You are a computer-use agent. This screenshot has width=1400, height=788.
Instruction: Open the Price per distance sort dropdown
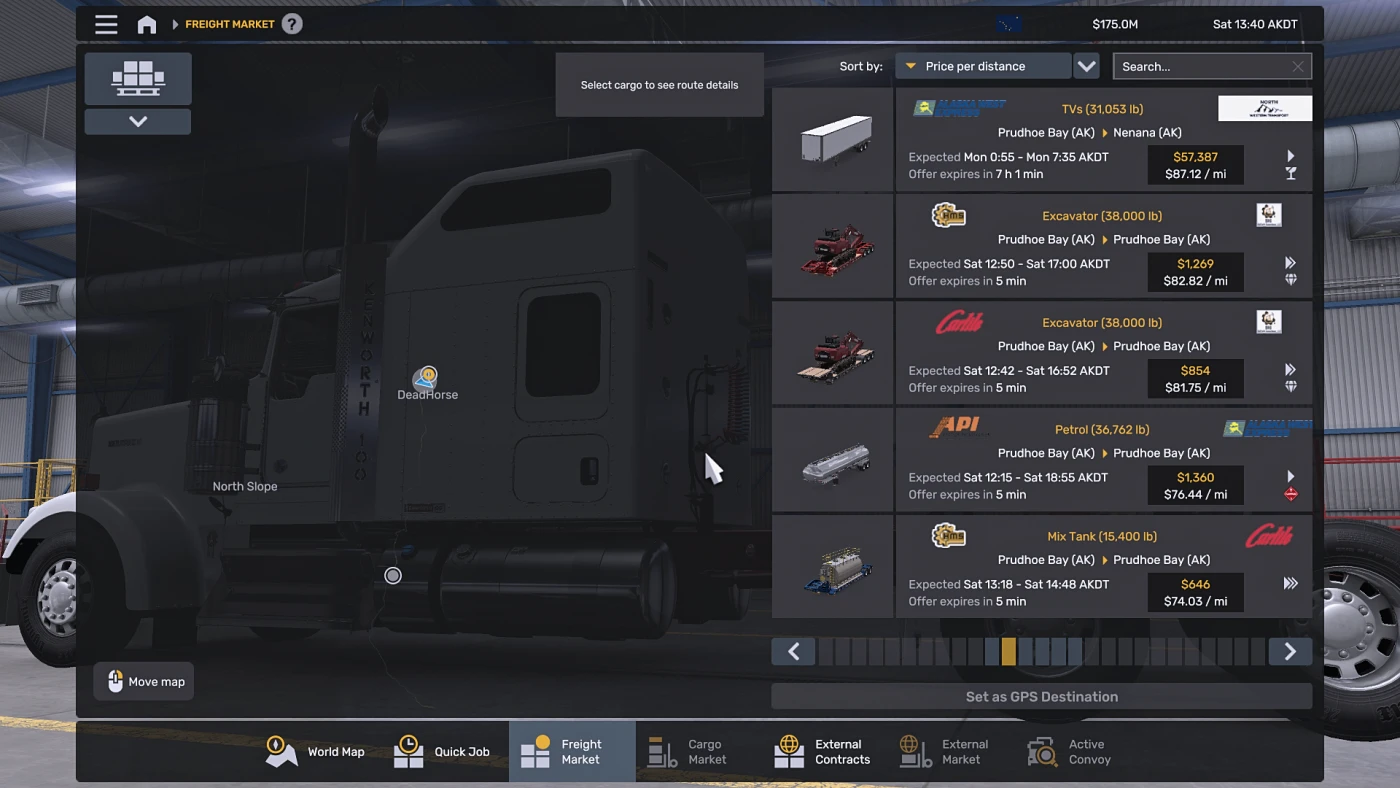point(983,65)
